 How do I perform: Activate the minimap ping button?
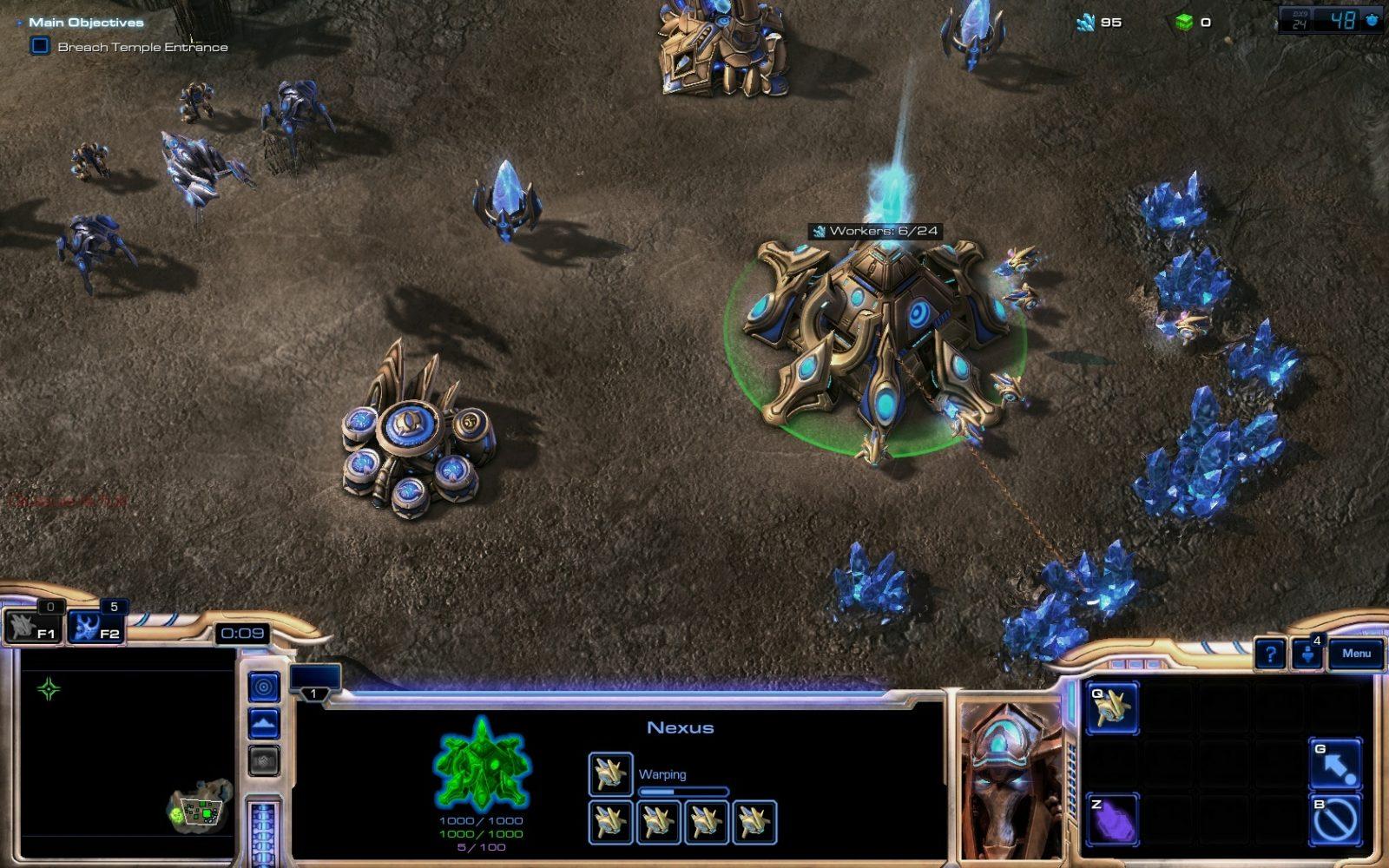pos(264,687)
